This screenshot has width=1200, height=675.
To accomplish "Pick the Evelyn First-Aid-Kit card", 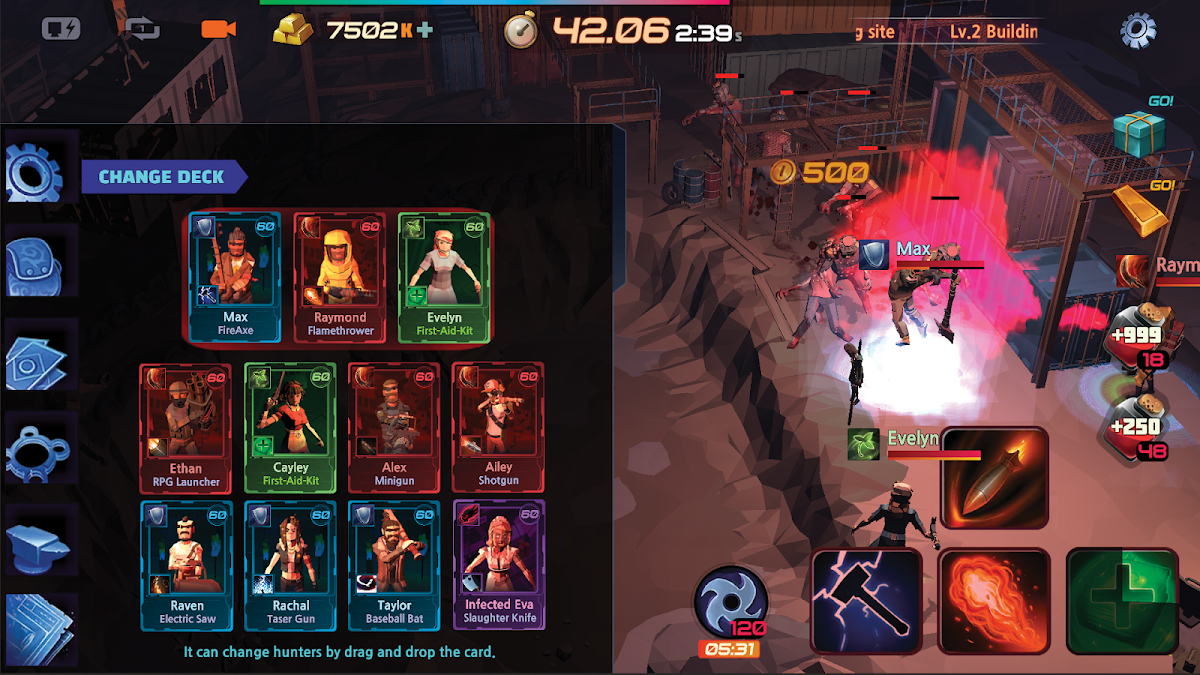I will 444,276.
